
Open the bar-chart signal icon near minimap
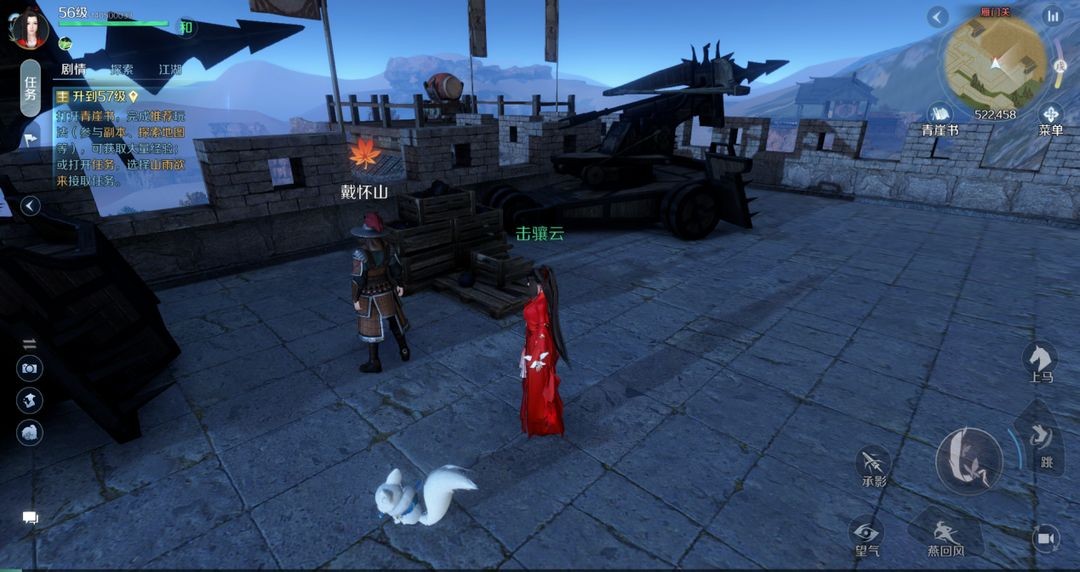(1052, 16)
